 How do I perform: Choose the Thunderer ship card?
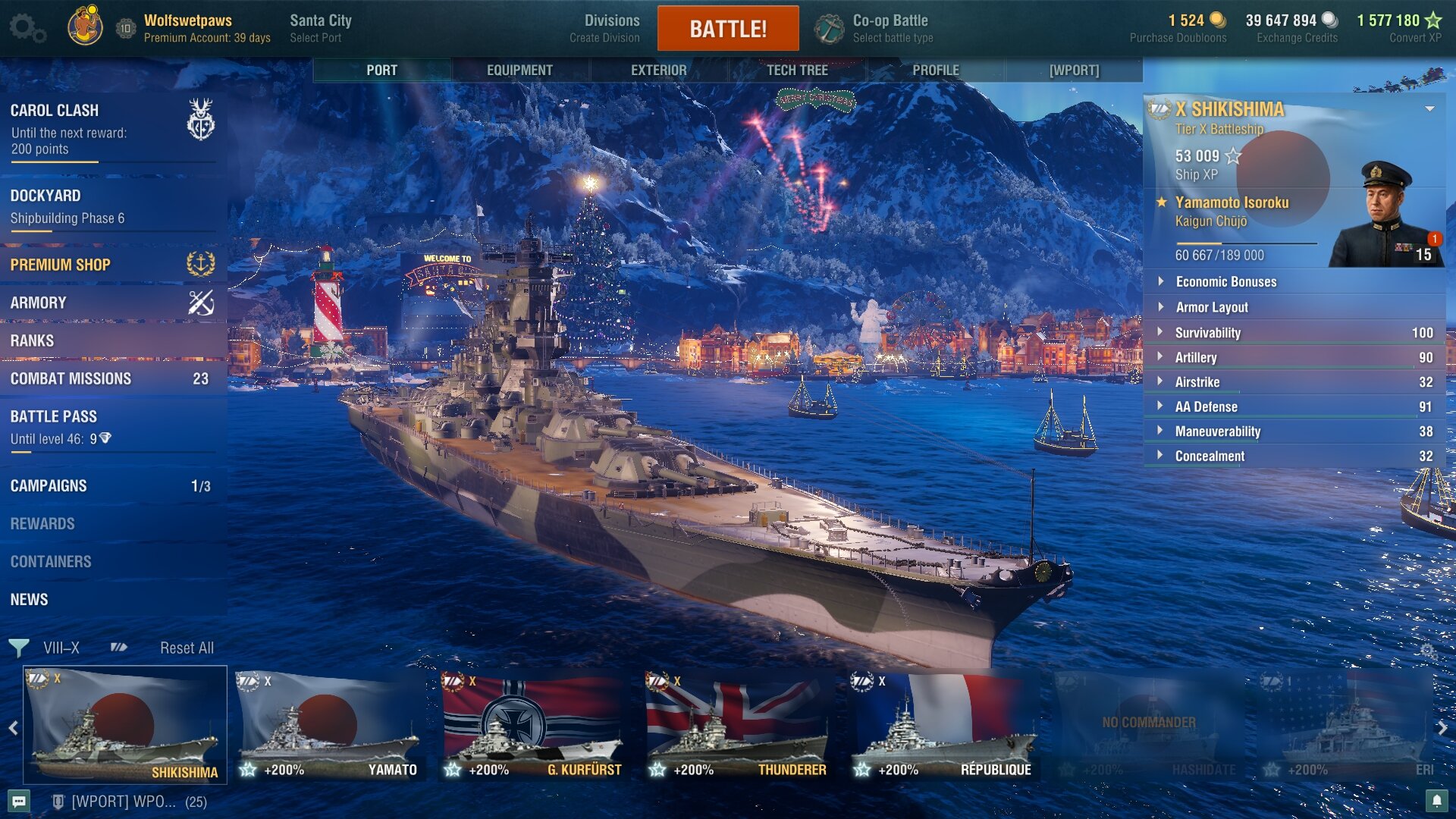coord(736,726)
